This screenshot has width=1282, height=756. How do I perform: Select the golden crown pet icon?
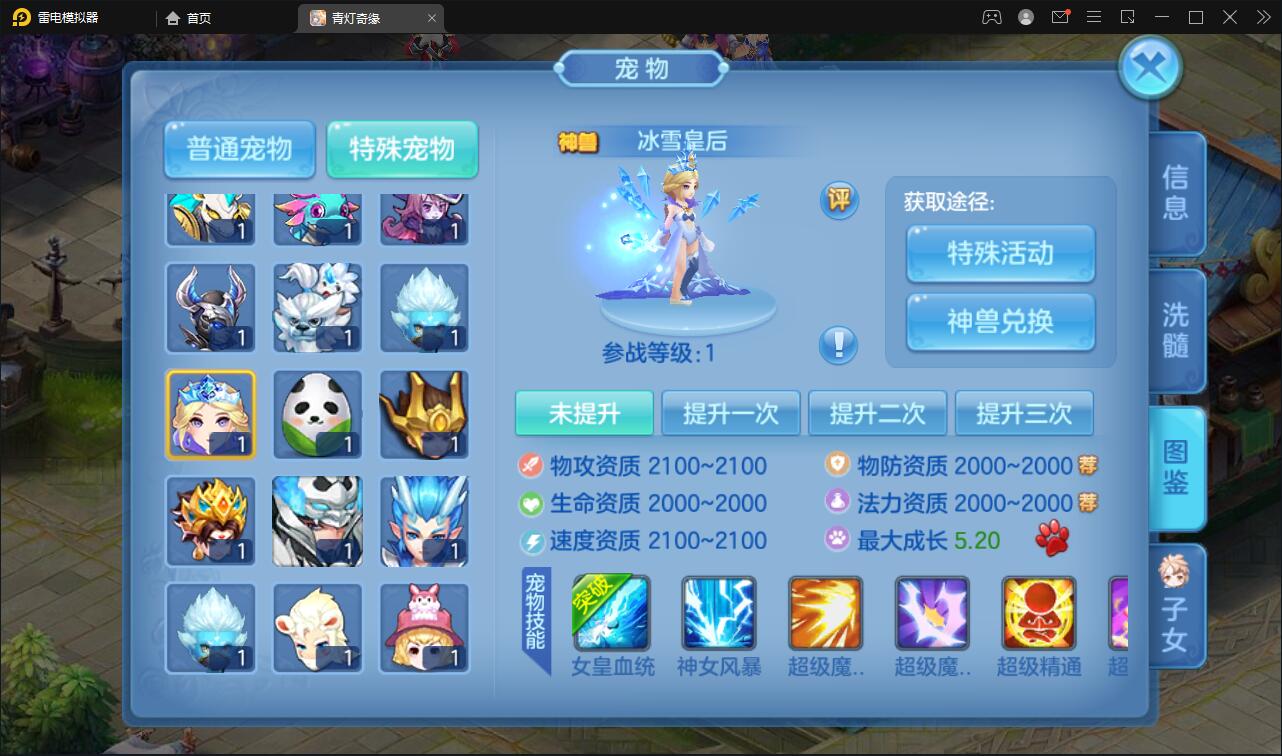424,413
